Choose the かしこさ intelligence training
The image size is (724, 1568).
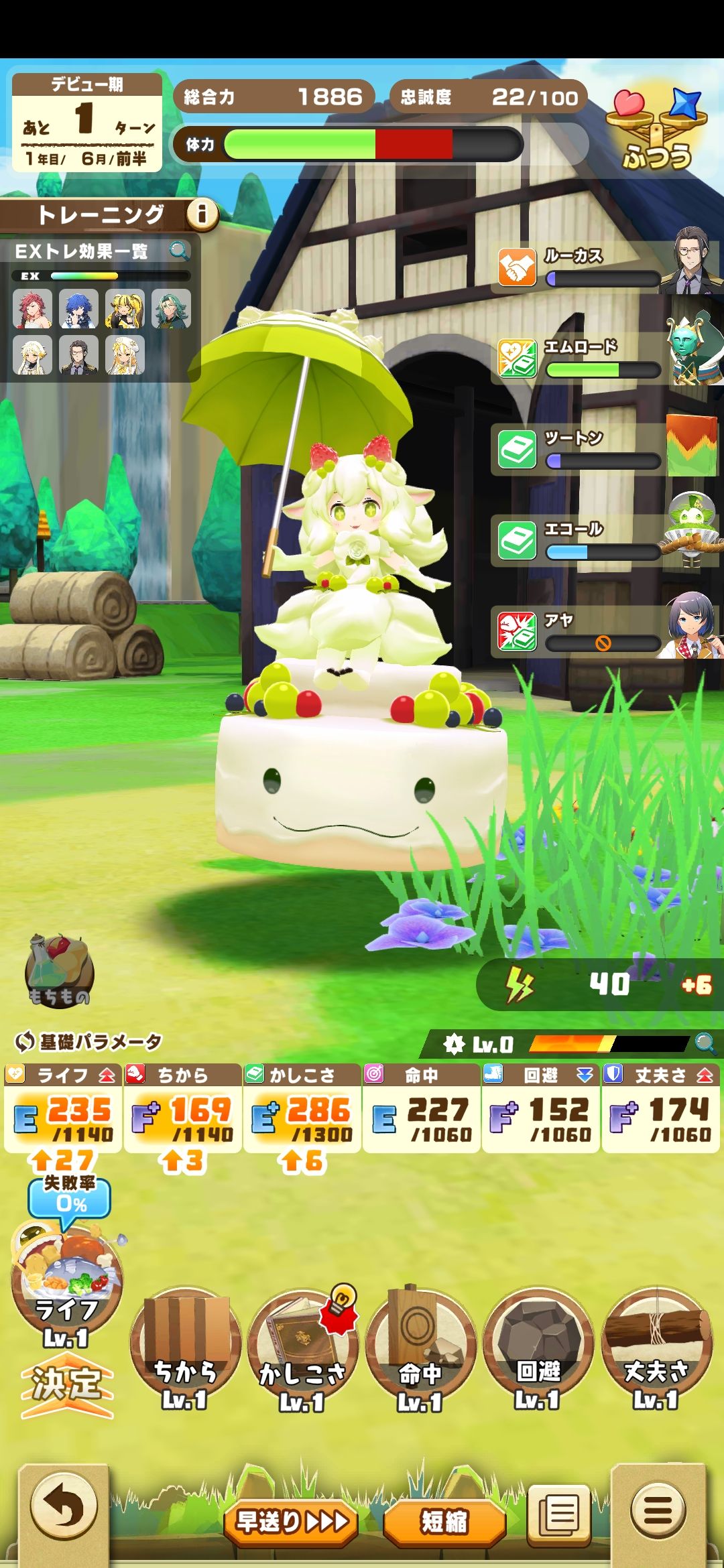click(x=302, y=1347)
